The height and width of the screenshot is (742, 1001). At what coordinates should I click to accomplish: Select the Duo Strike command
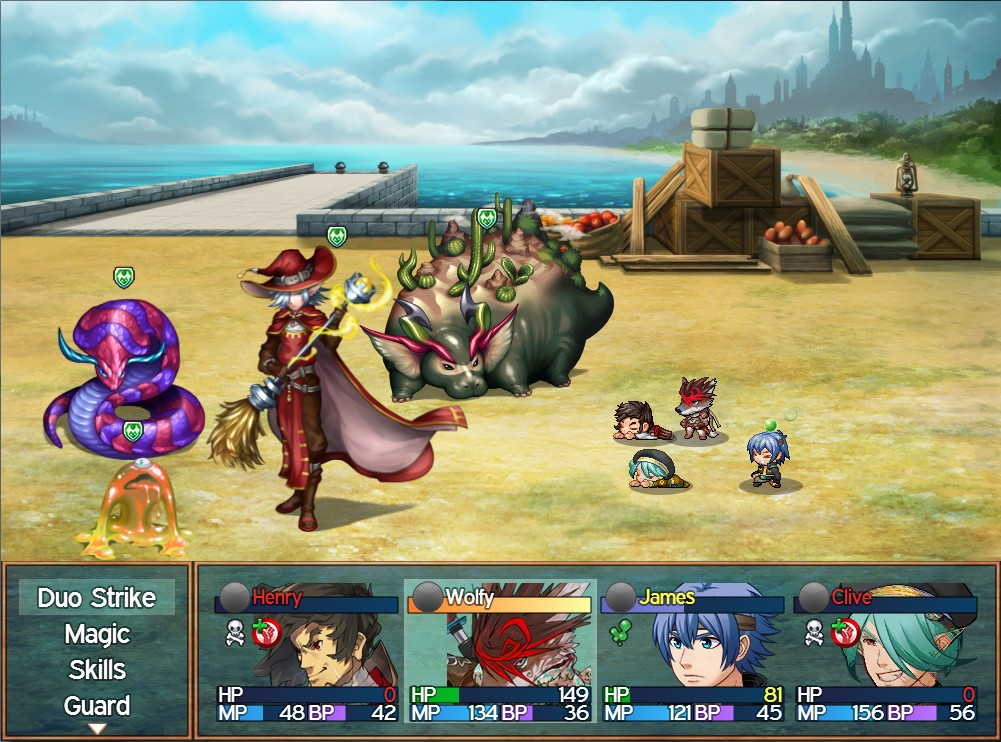click(97, 598)
